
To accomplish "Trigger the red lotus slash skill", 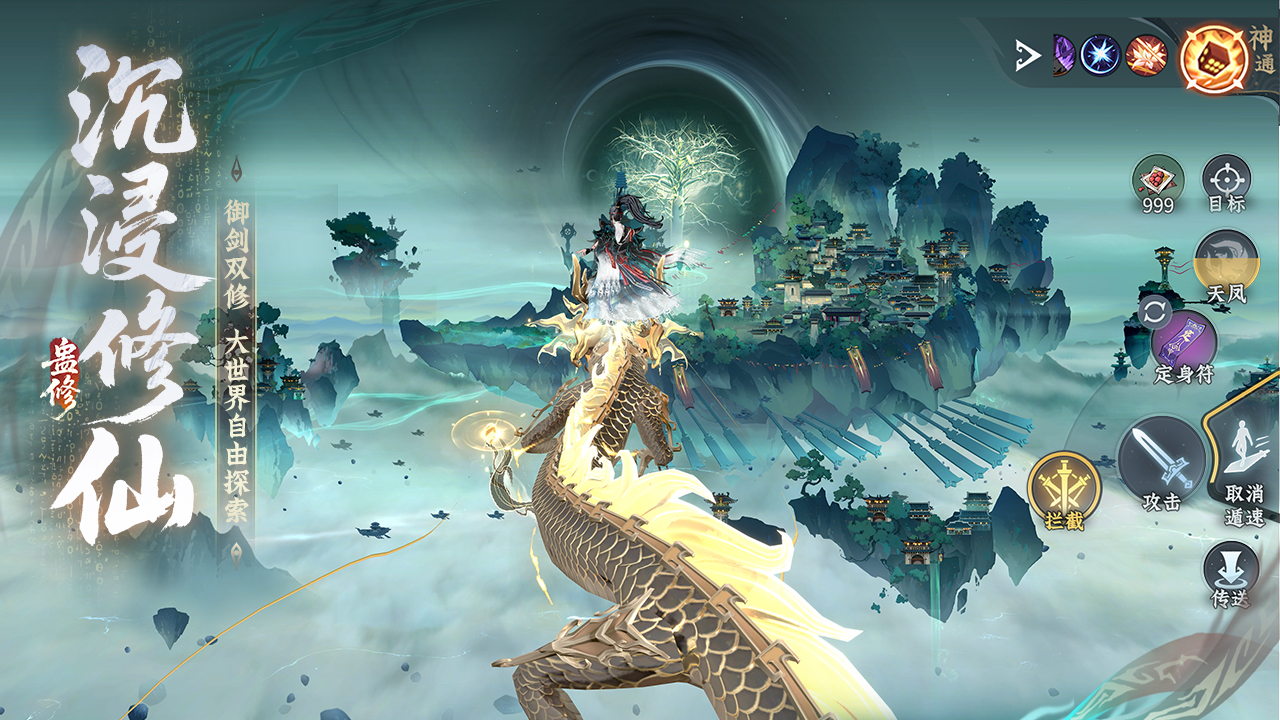I will pos(1147,55).
